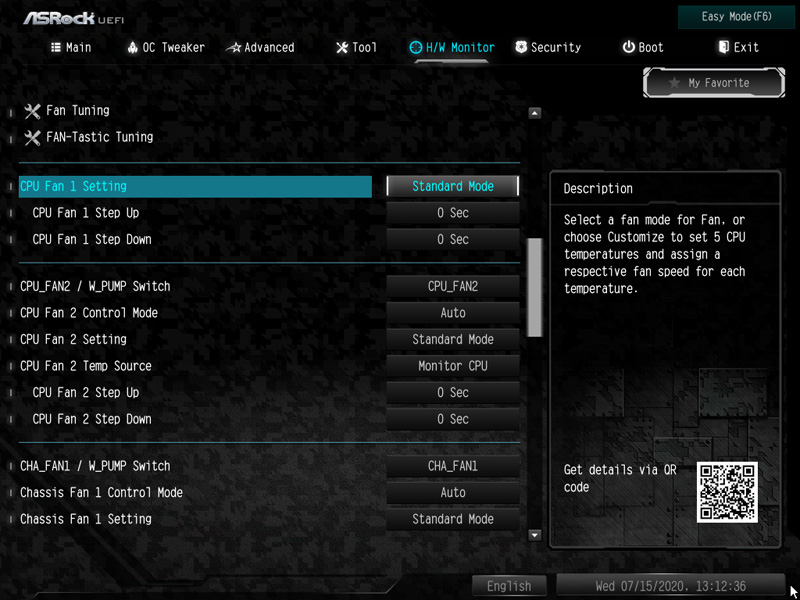
Task: Change CPU Fan 1 Setting mode
Action: click(x=453, y=186)
